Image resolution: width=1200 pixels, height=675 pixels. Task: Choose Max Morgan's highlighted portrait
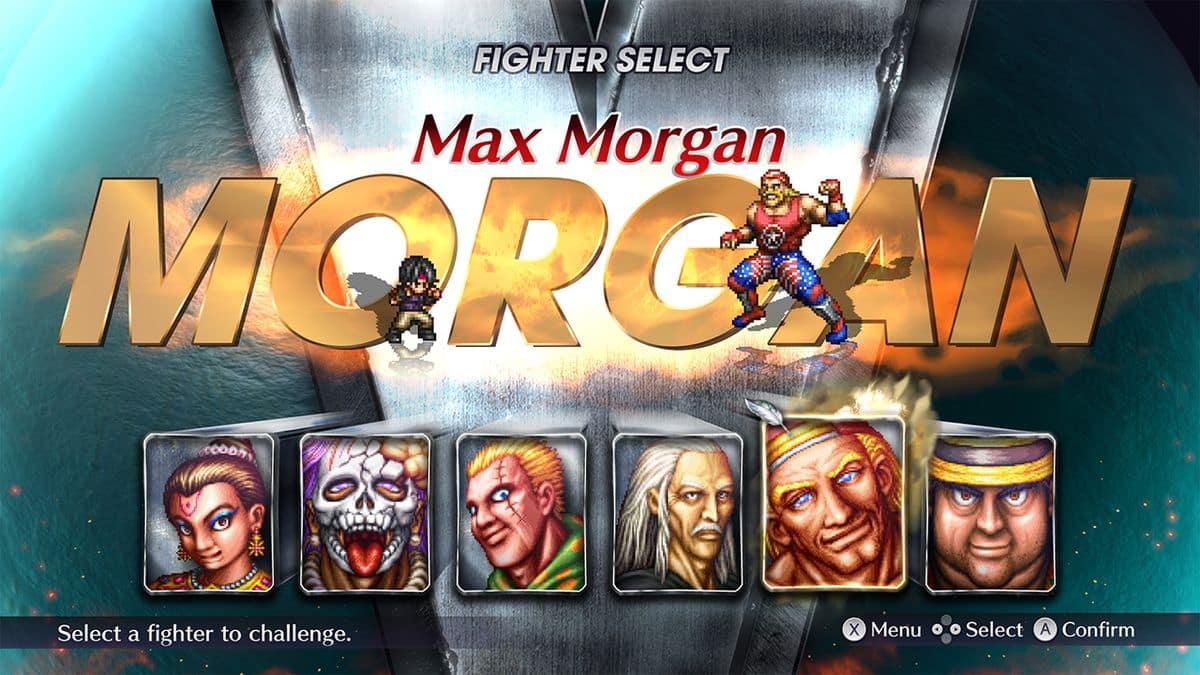pos(834,503)
